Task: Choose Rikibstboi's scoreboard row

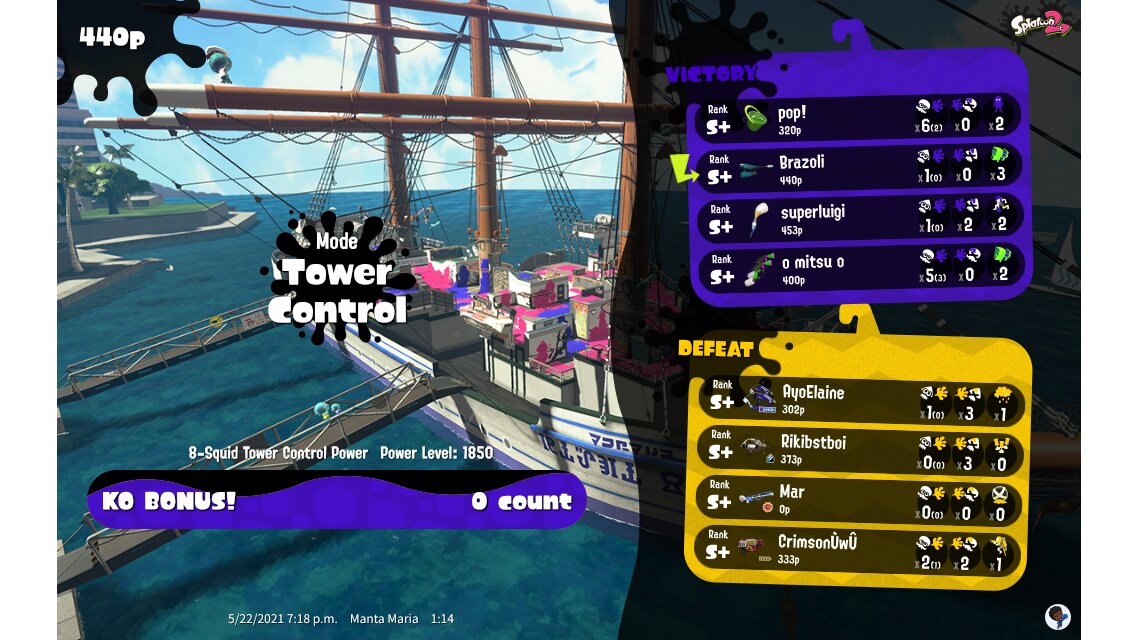Action: click(x=858, y=449)
